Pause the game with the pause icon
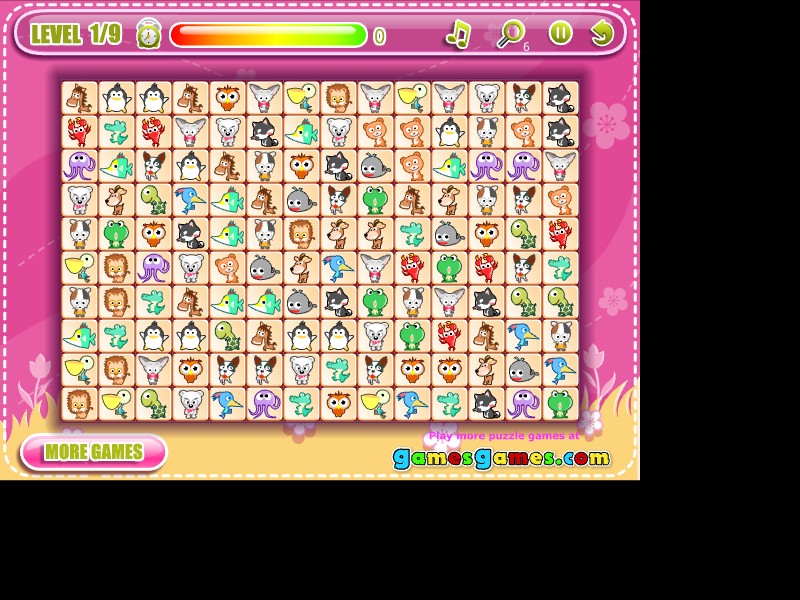 [x=560, y=33]
